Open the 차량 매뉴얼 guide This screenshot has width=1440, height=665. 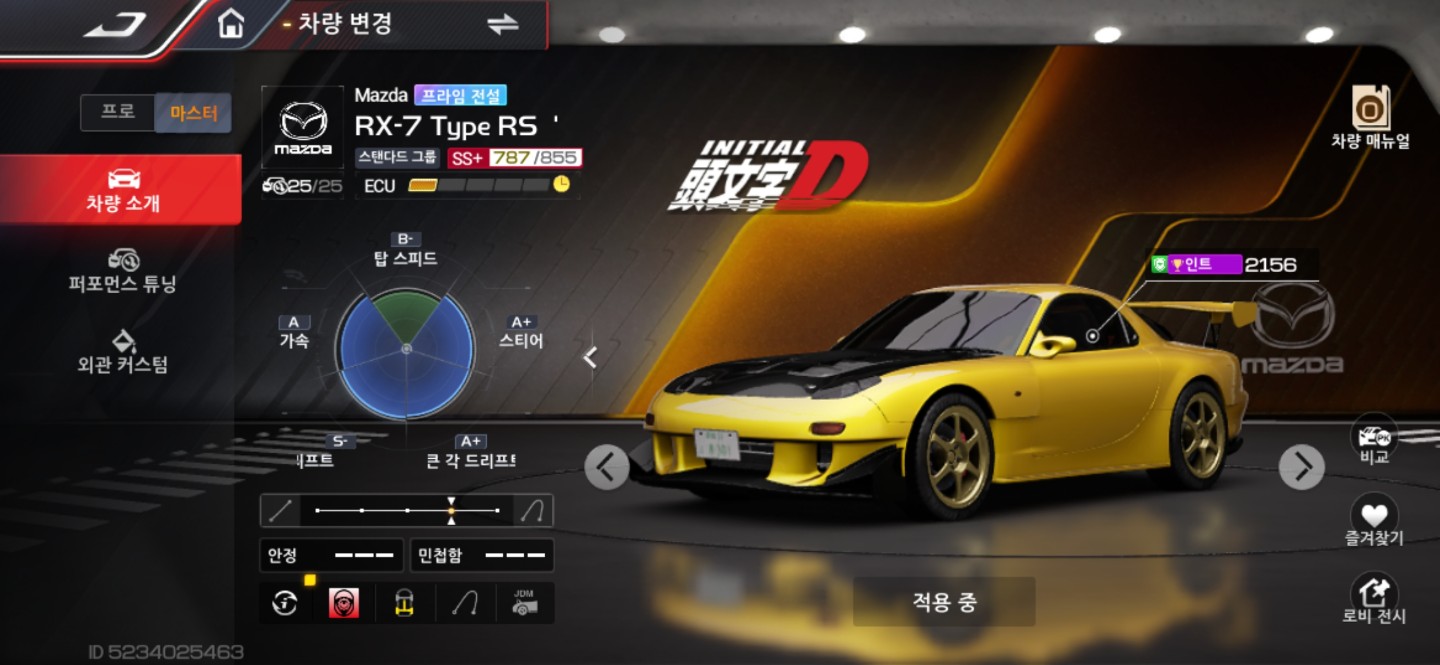1370,117
